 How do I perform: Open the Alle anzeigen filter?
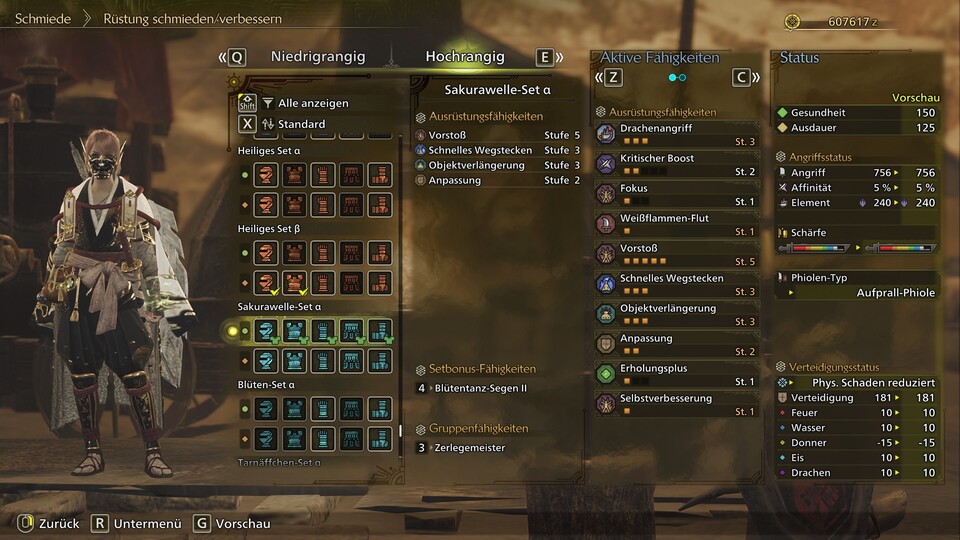[x=312, y=103]
